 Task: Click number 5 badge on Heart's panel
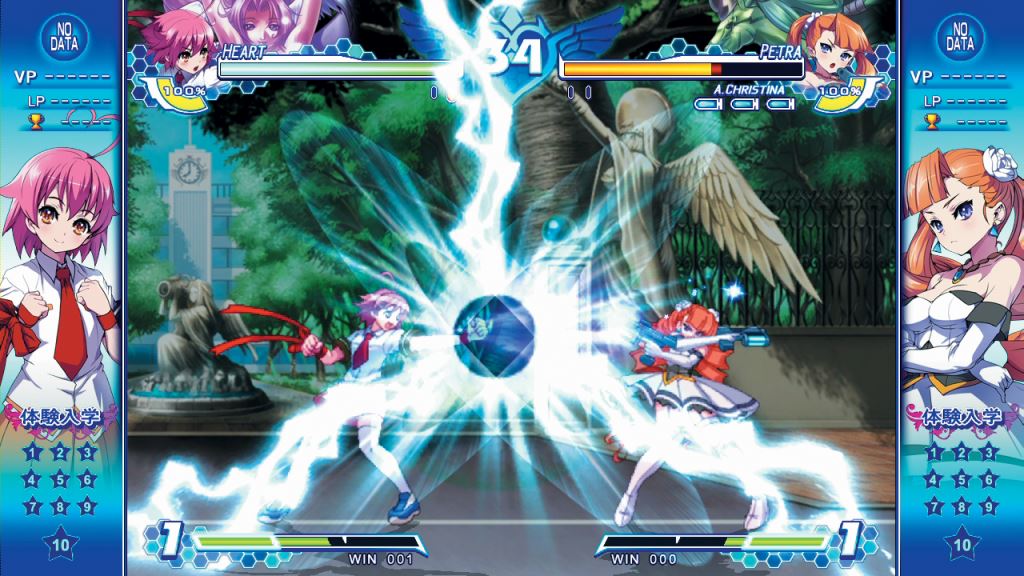click(60, 479)
